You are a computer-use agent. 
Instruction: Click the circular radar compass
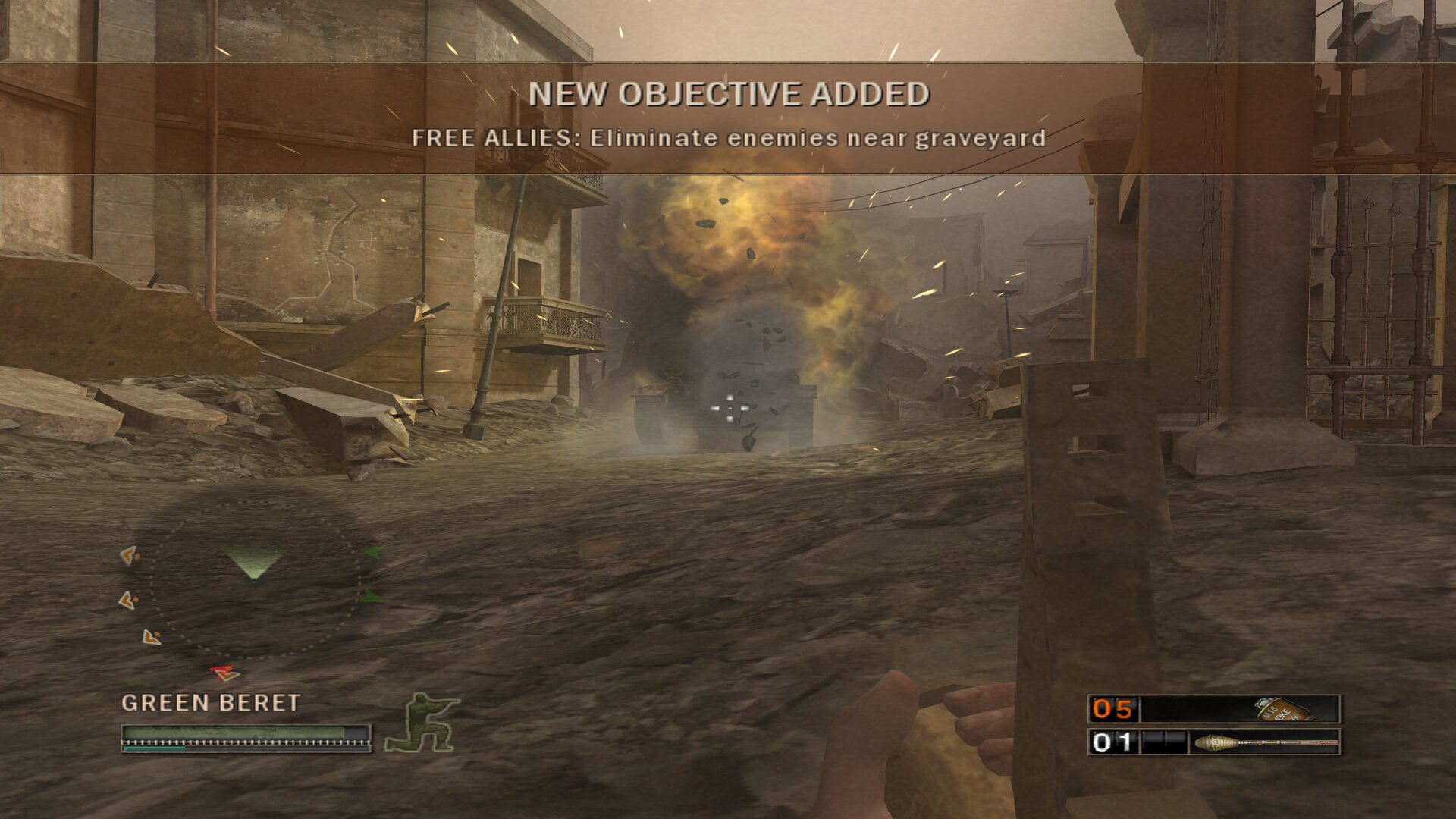pos(255,579)
